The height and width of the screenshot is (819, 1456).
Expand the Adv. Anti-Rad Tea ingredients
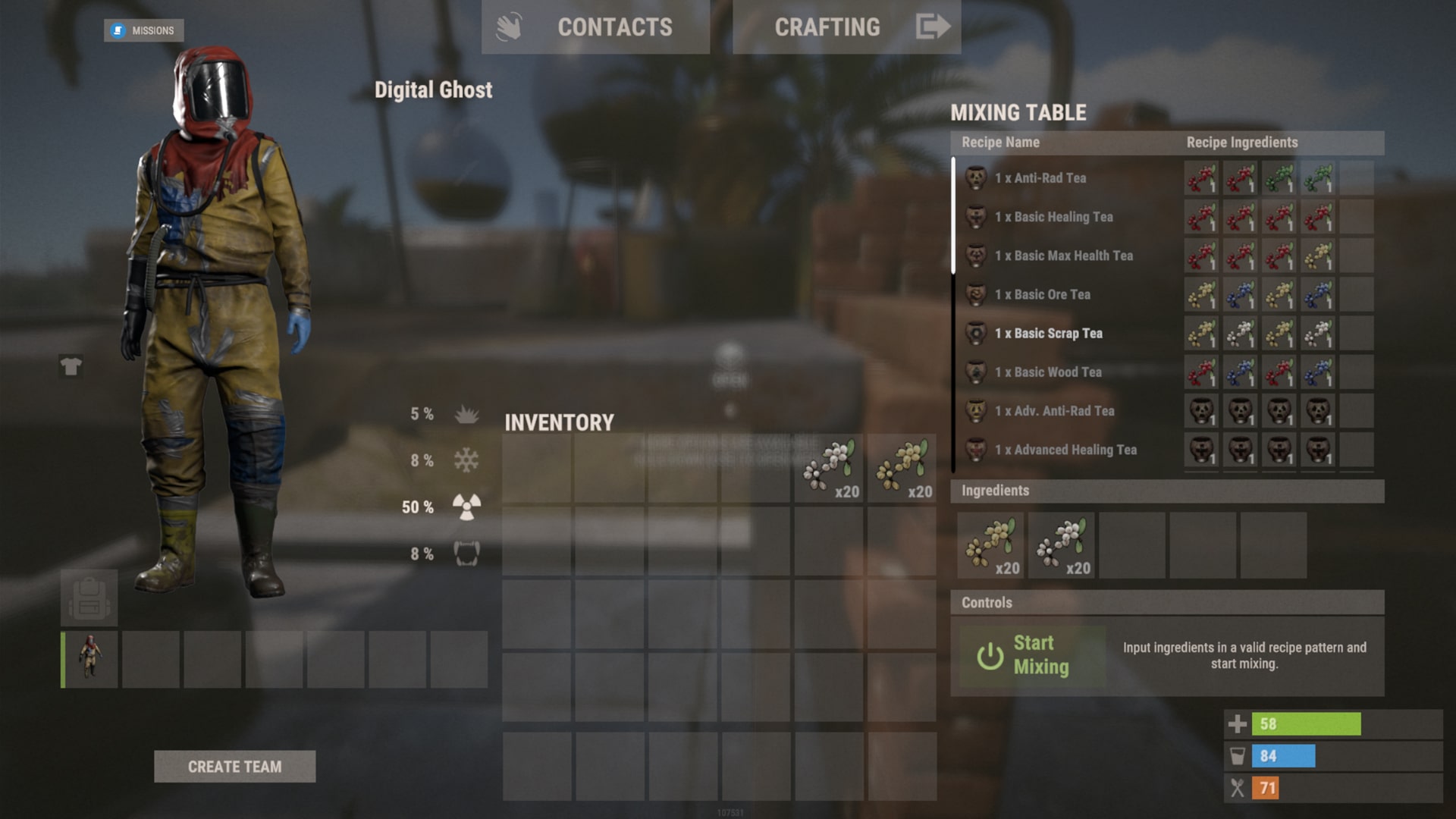coord(1053,411)
